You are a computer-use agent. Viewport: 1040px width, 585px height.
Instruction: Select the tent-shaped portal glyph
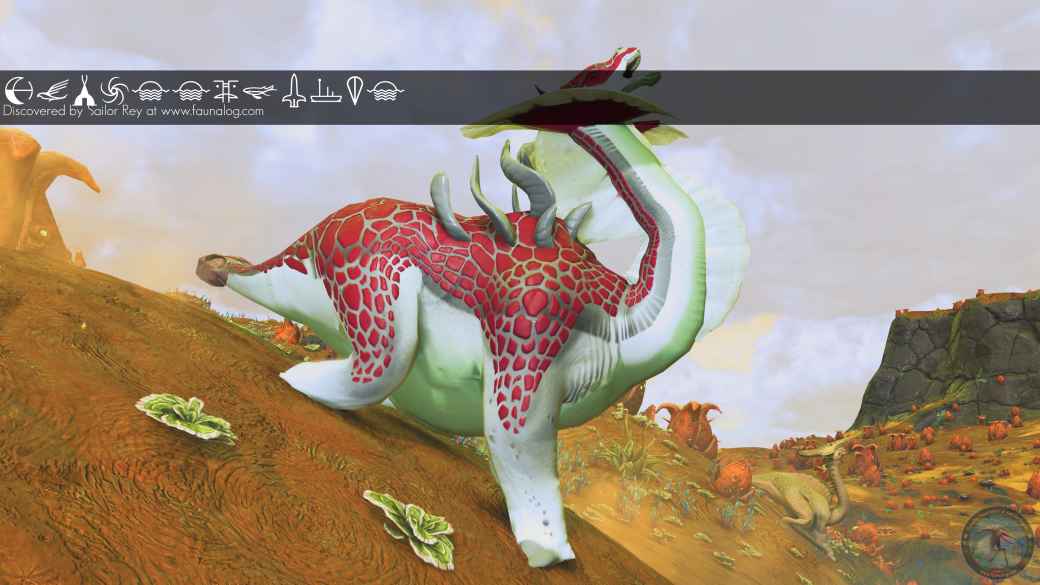point(84,91)
